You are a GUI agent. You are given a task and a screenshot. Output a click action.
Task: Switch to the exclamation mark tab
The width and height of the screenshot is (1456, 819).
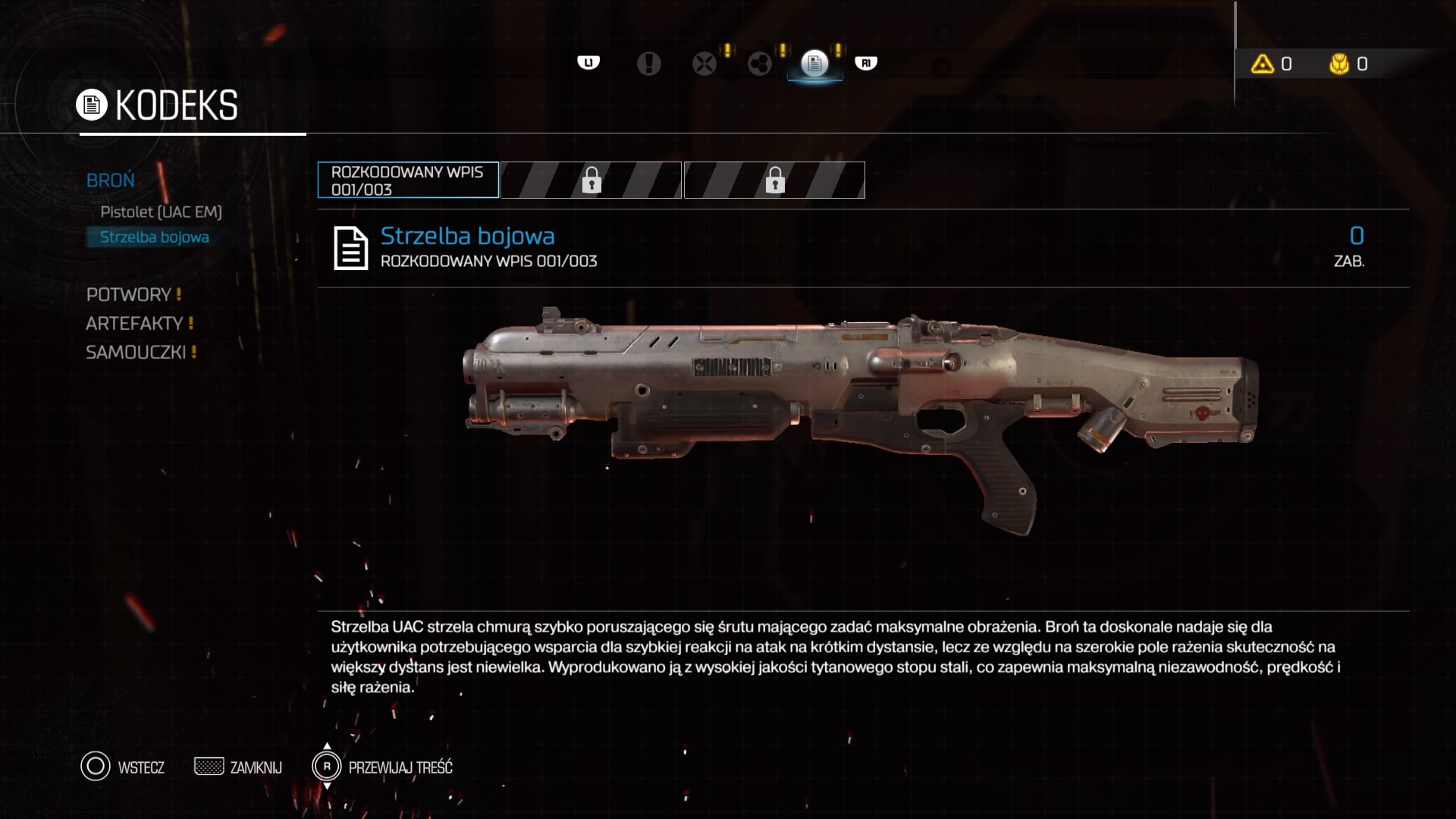648,64
